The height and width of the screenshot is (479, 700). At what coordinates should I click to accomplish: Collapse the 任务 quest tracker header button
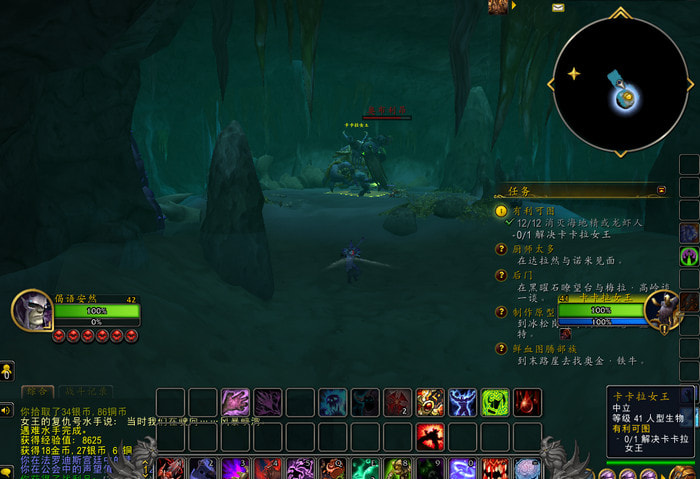pyautogui.click(x=661, y=188)
